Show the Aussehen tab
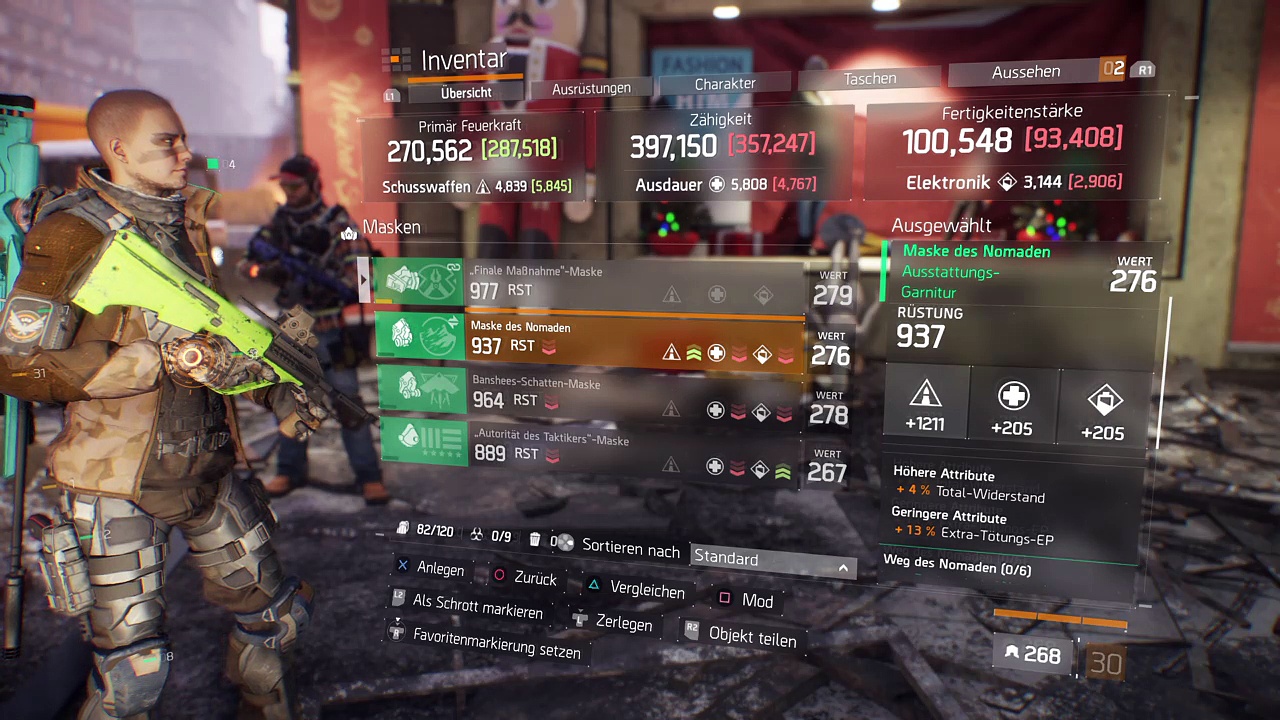The height and width of the screenshot is (720, 1280). click(1025, 72)
